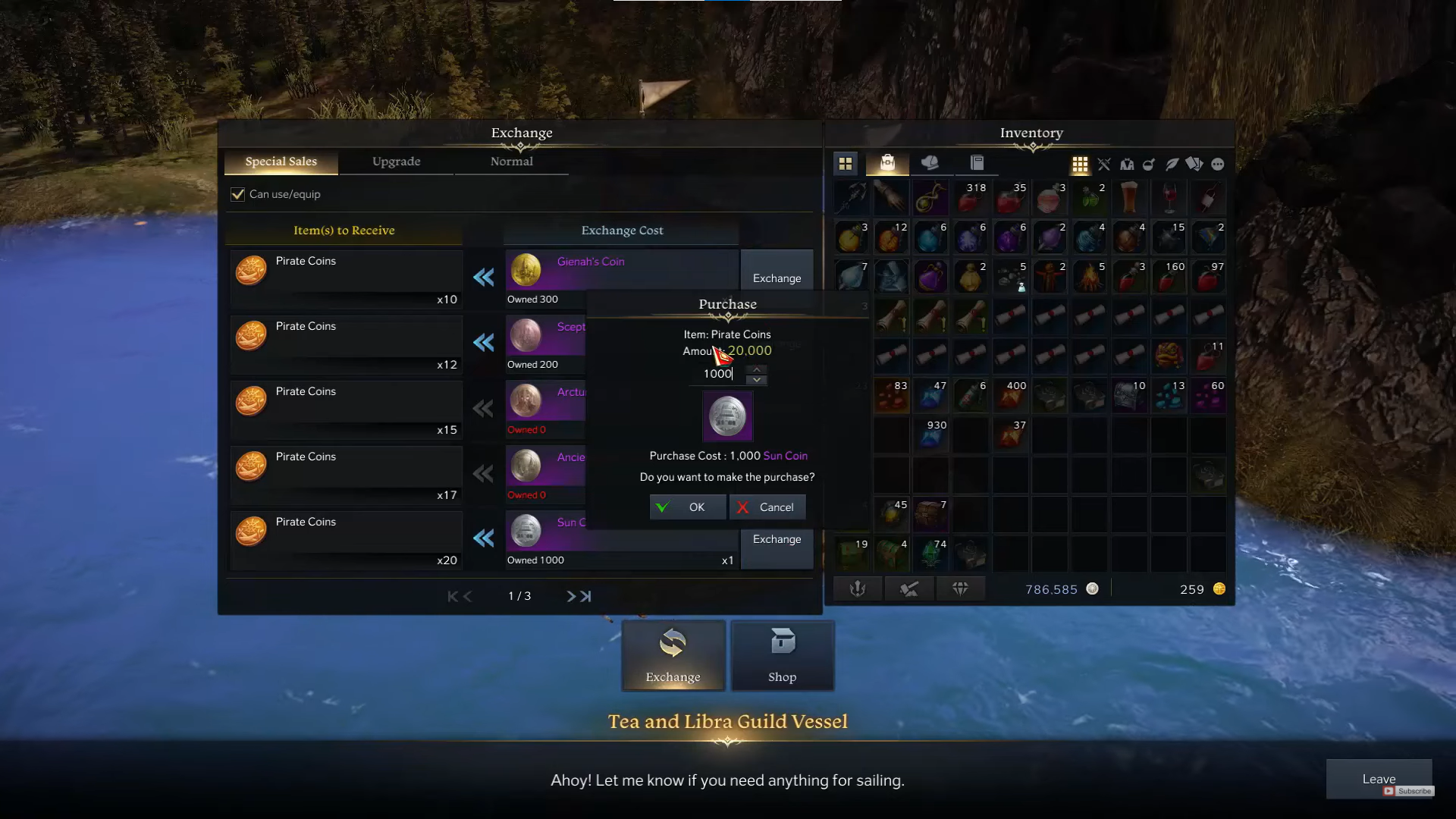Leave the guild vessel dialogue
The image size is (1456, 819).
(1378, 779)
